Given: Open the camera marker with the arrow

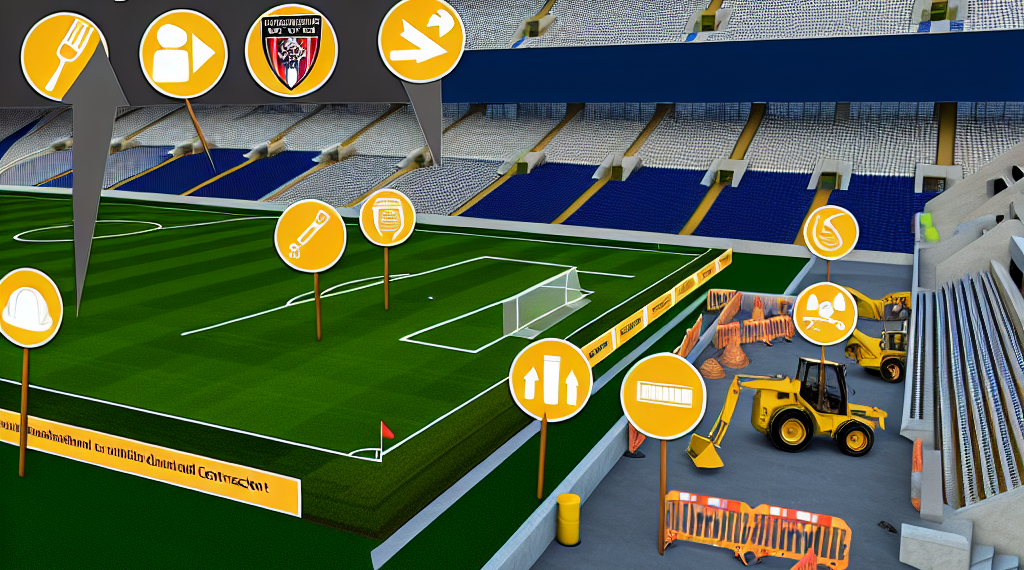Looking at the screenshot, I should tap(184, 54).
